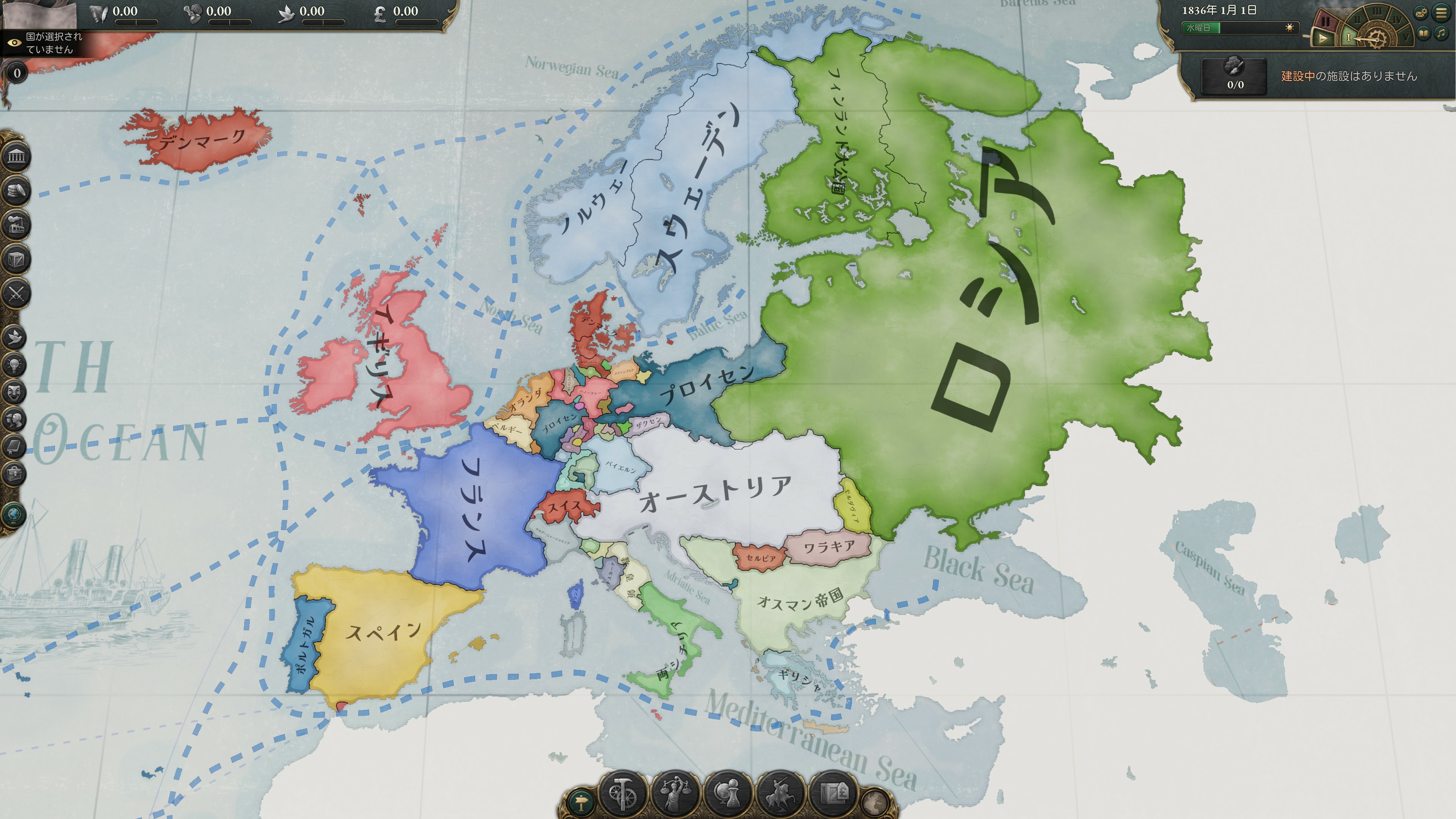Viewport: 1456px width, 819px height.
Task: Open message settings with the envelope gear icon
Action: (x=1420, y=13)
